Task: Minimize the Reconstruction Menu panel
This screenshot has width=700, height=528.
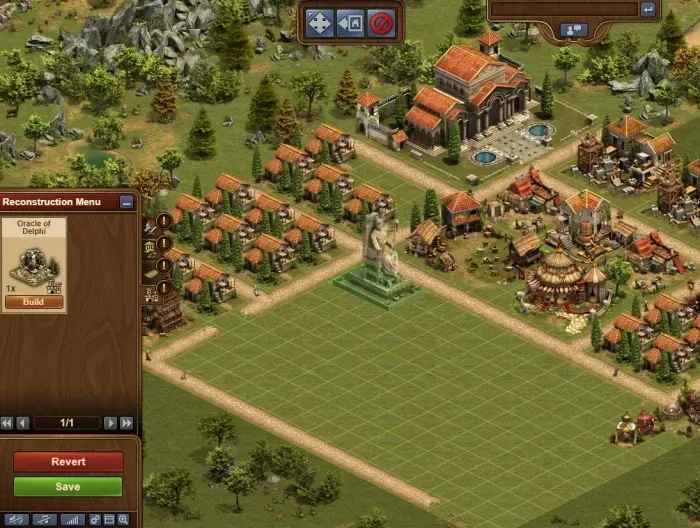Action: [x=126, y=202]
